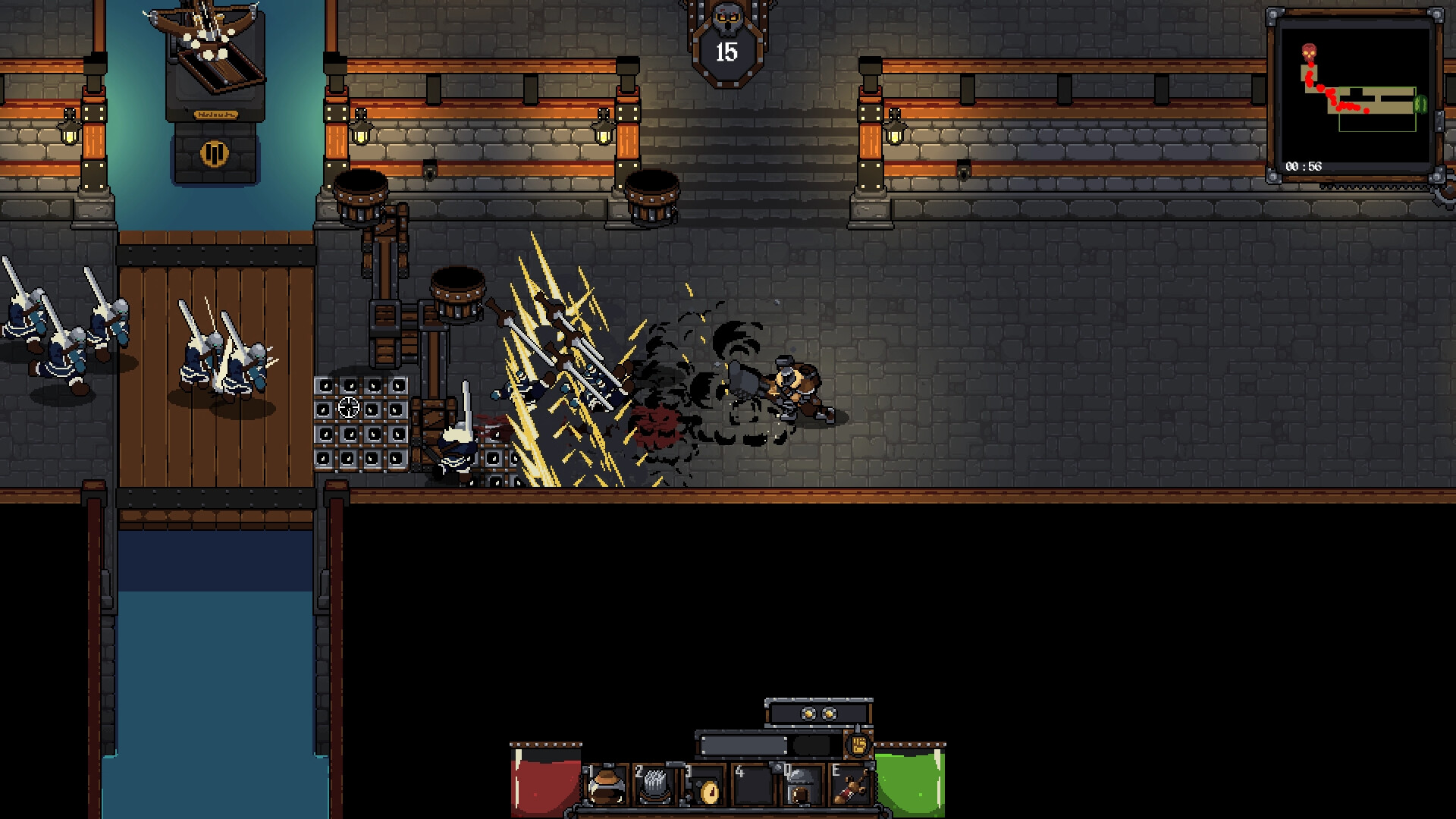Screen dimensions: 1456x819
Task: Select the red skull marker on the minimap
Action: 1310,52
